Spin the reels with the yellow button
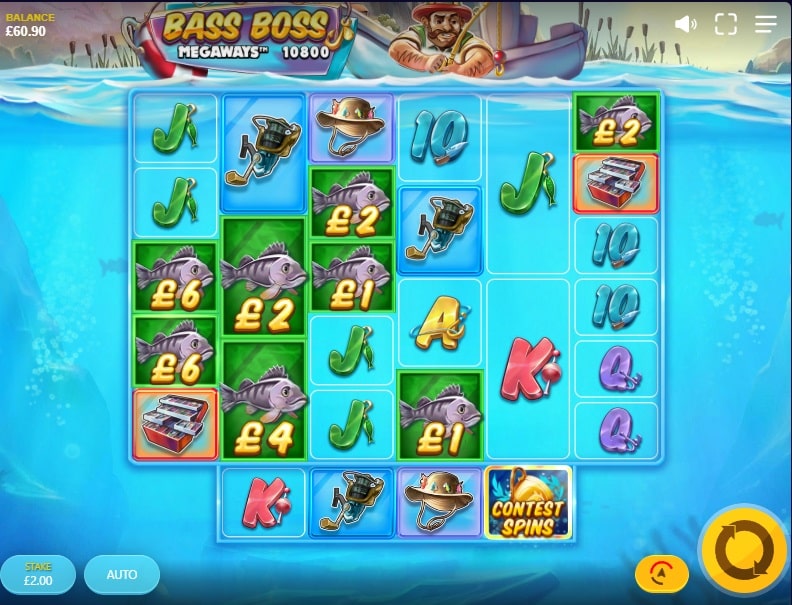The width and height of the screenshot is (792, 605). coord(744,551)
